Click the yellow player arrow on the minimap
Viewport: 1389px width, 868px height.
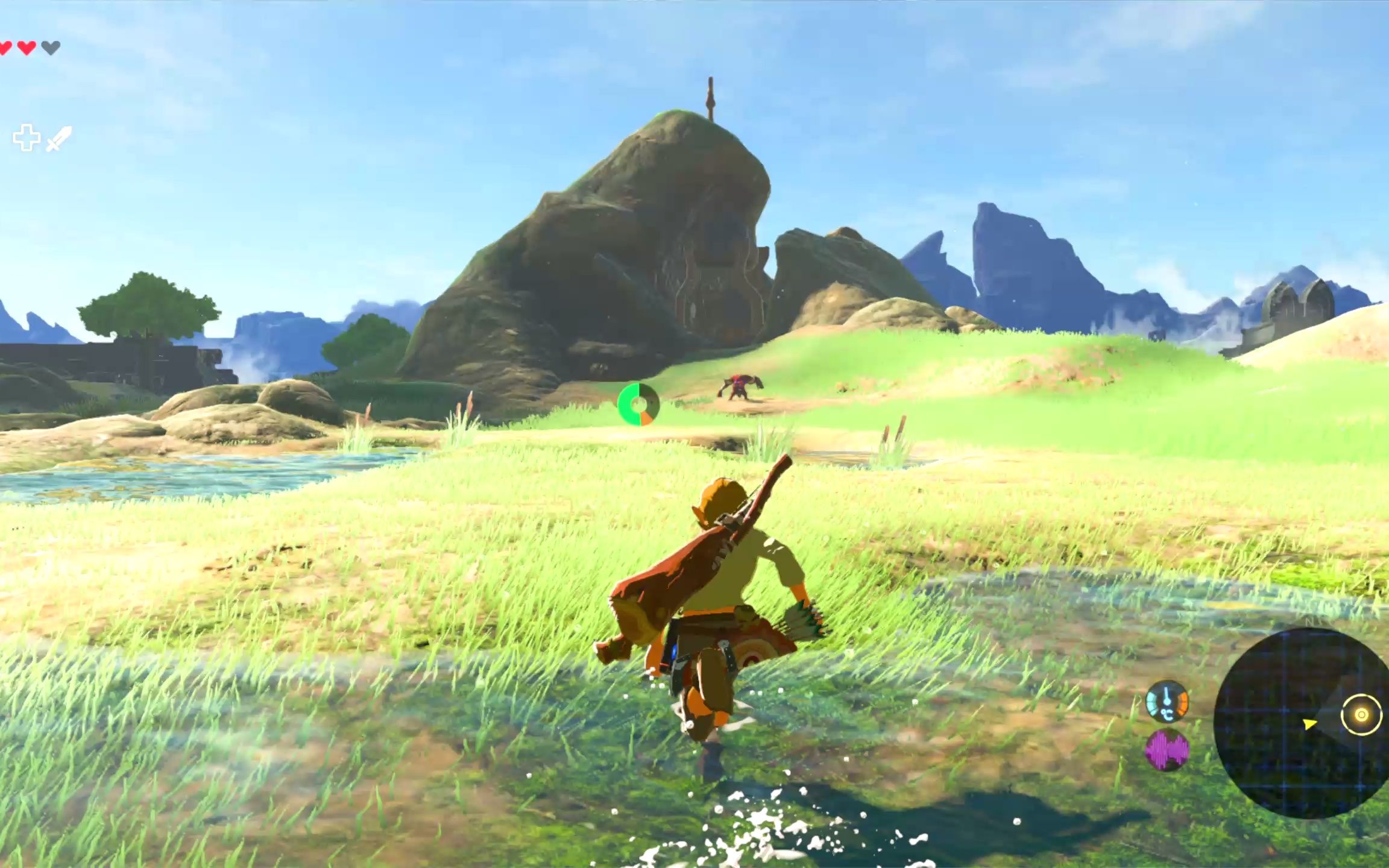(1309, 723)
